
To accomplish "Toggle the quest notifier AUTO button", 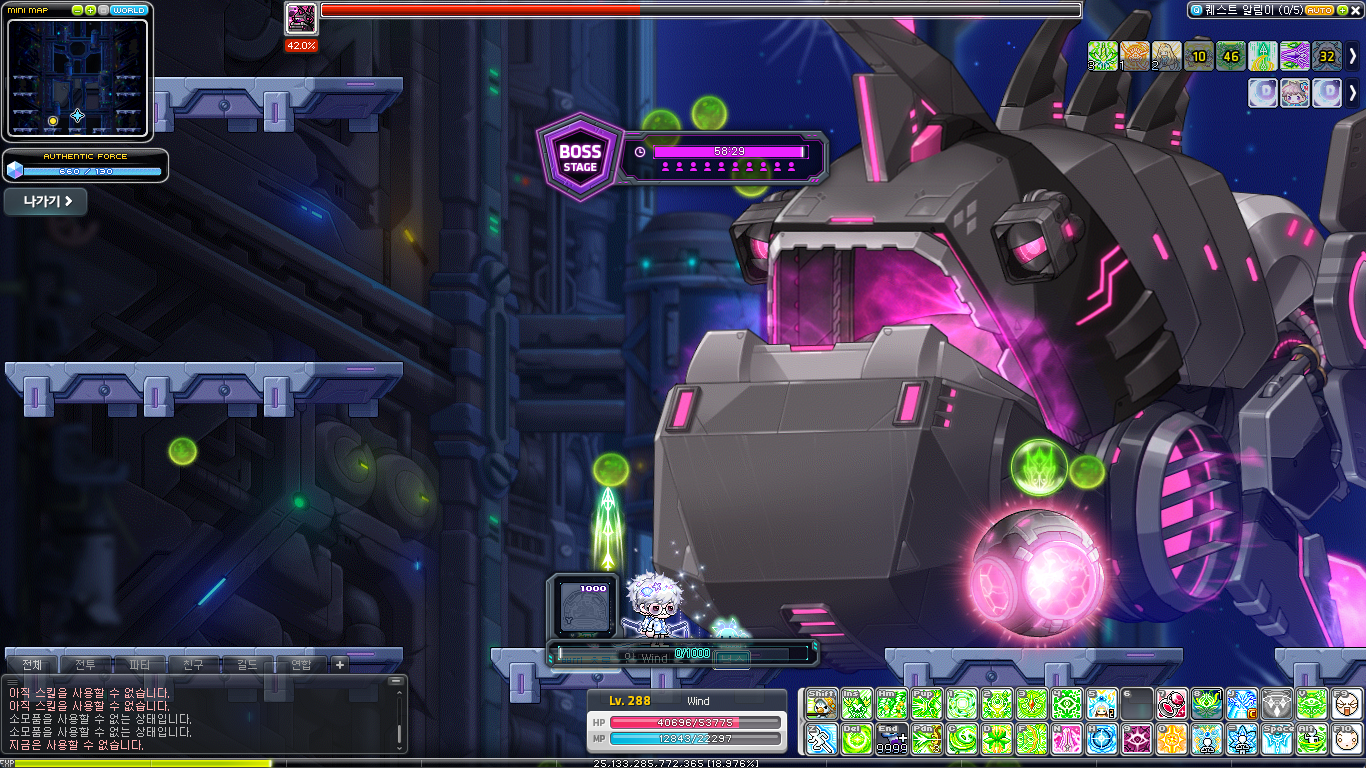I will tap(1319, 10).
